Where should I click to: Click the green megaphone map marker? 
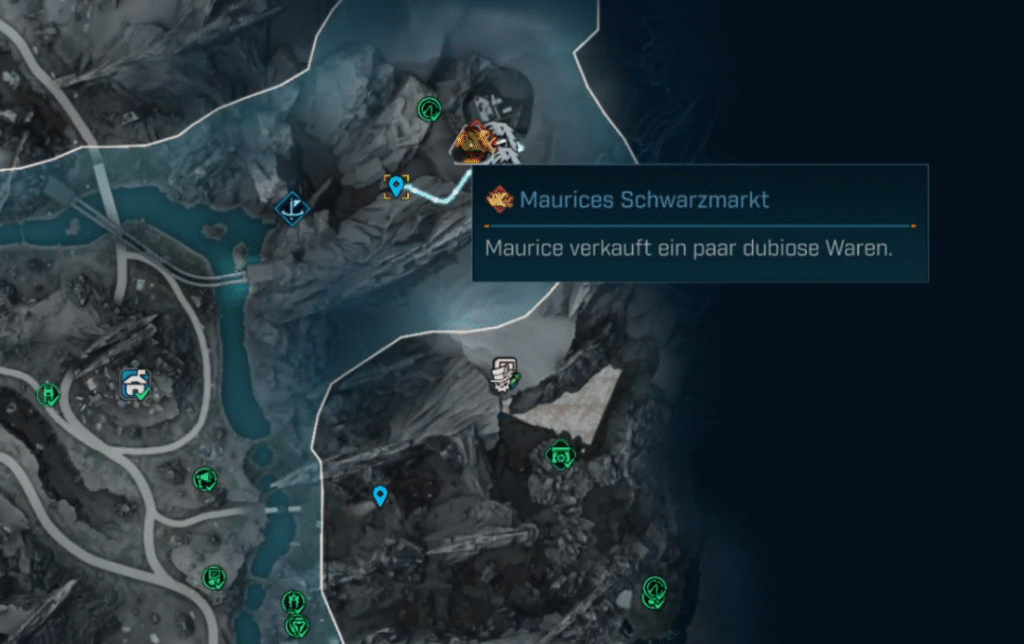pos(204,480)
